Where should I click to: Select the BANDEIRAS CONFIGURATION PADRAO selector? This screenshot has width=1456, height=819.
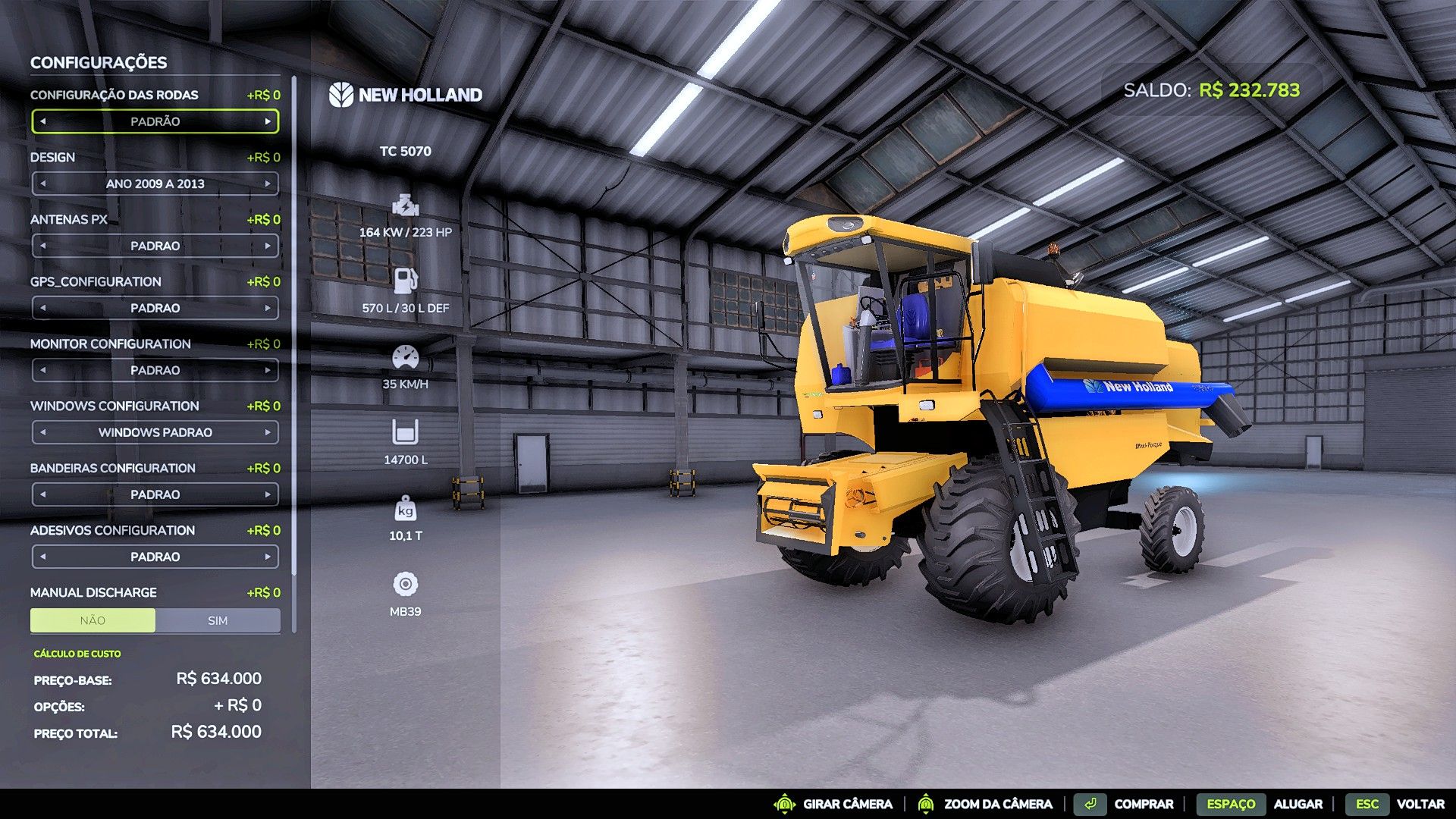[x=155, y=494]
